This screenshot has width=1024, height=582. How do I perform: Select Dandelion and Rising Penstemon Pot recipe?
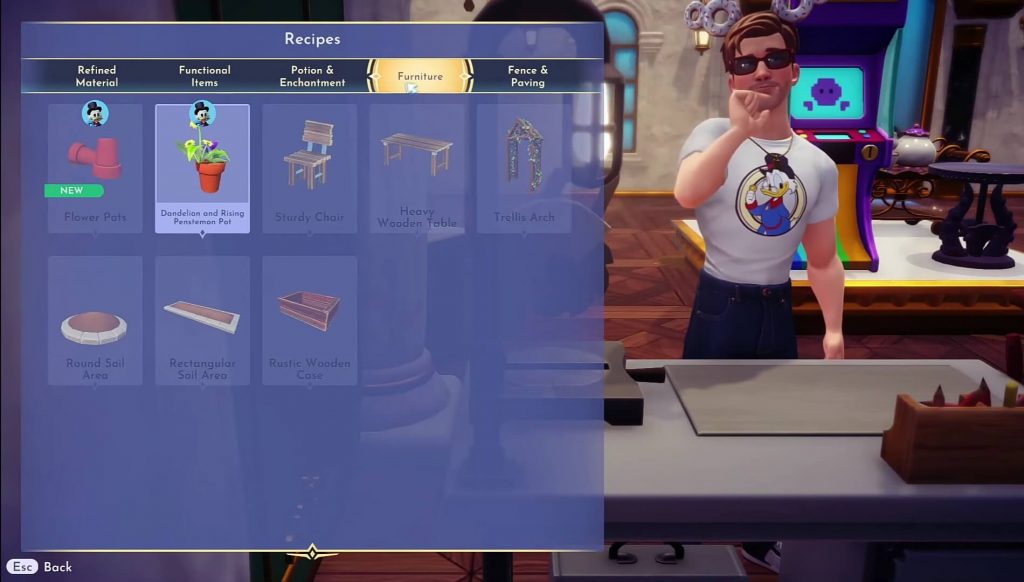click(x=202, y=168)
